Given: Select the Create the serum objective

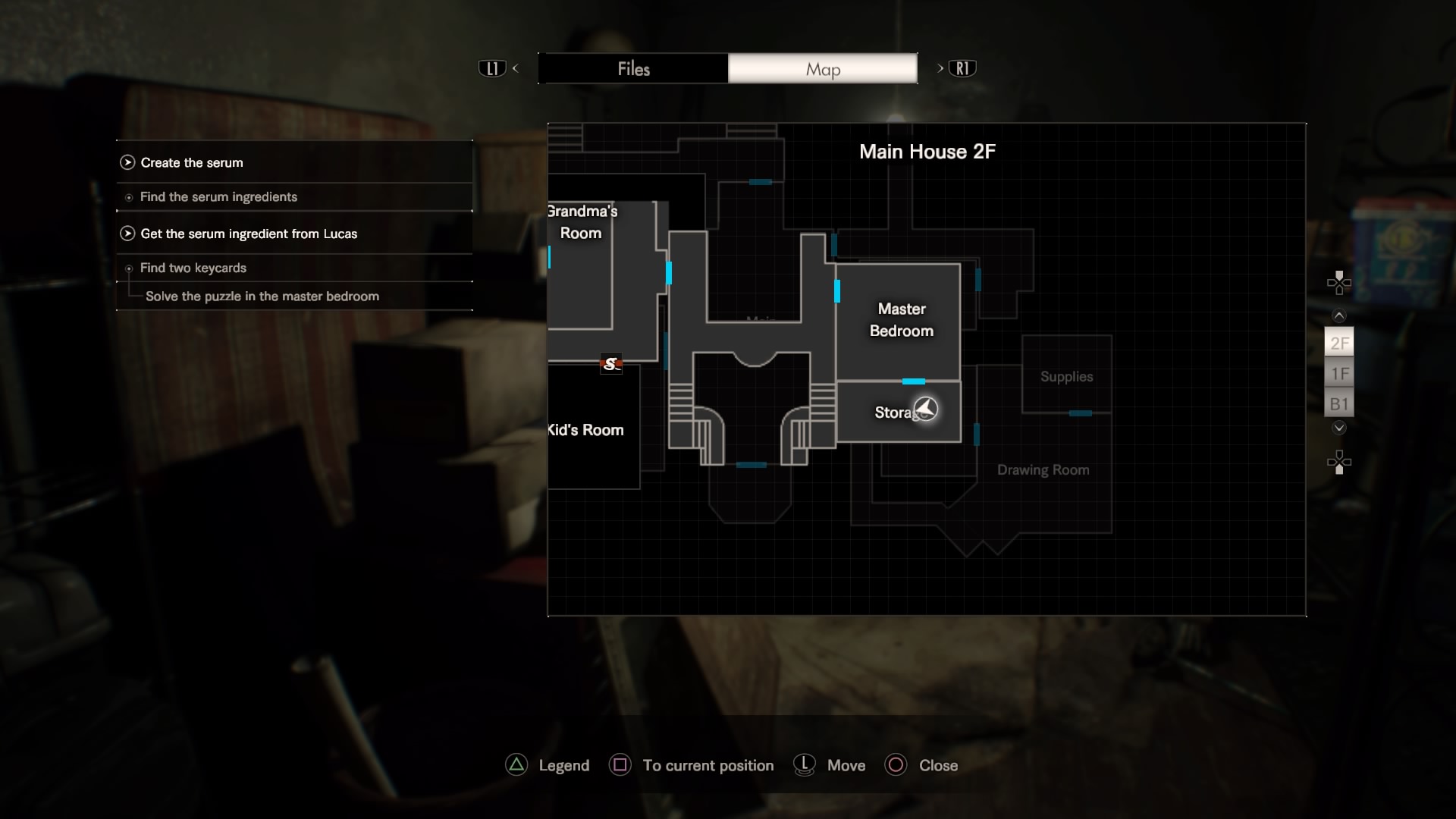Looking at the screenshot, I should [x=192, y=162].
